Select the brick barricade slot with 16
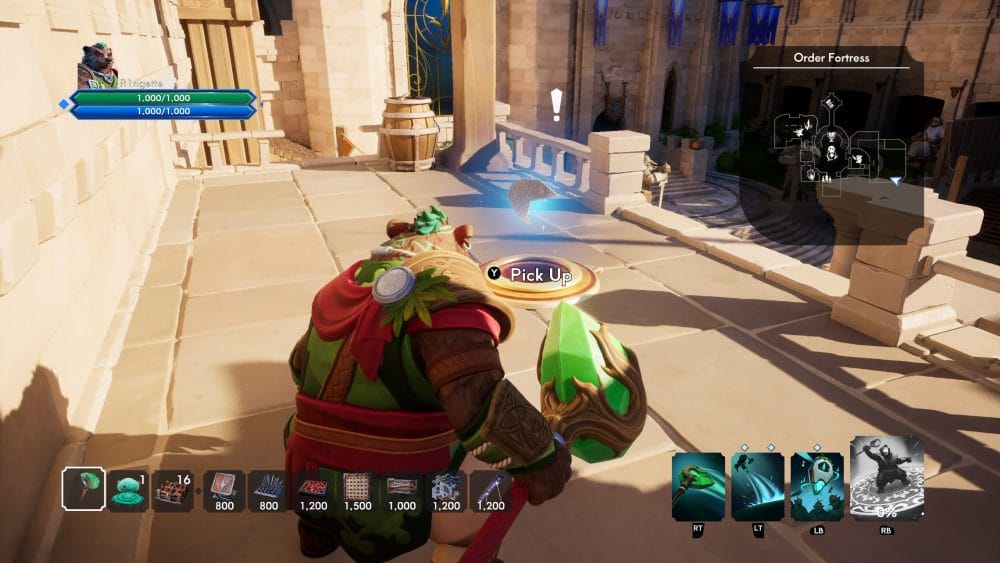 point(174,490)
